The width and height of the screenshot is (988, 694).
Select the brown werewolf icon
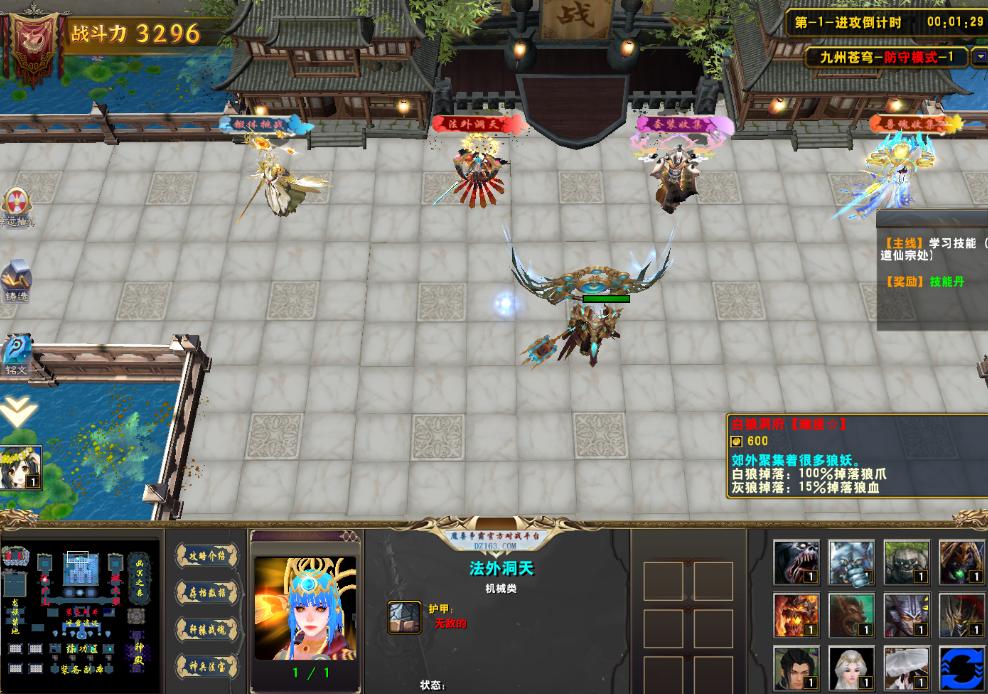(x=850, y=616)
